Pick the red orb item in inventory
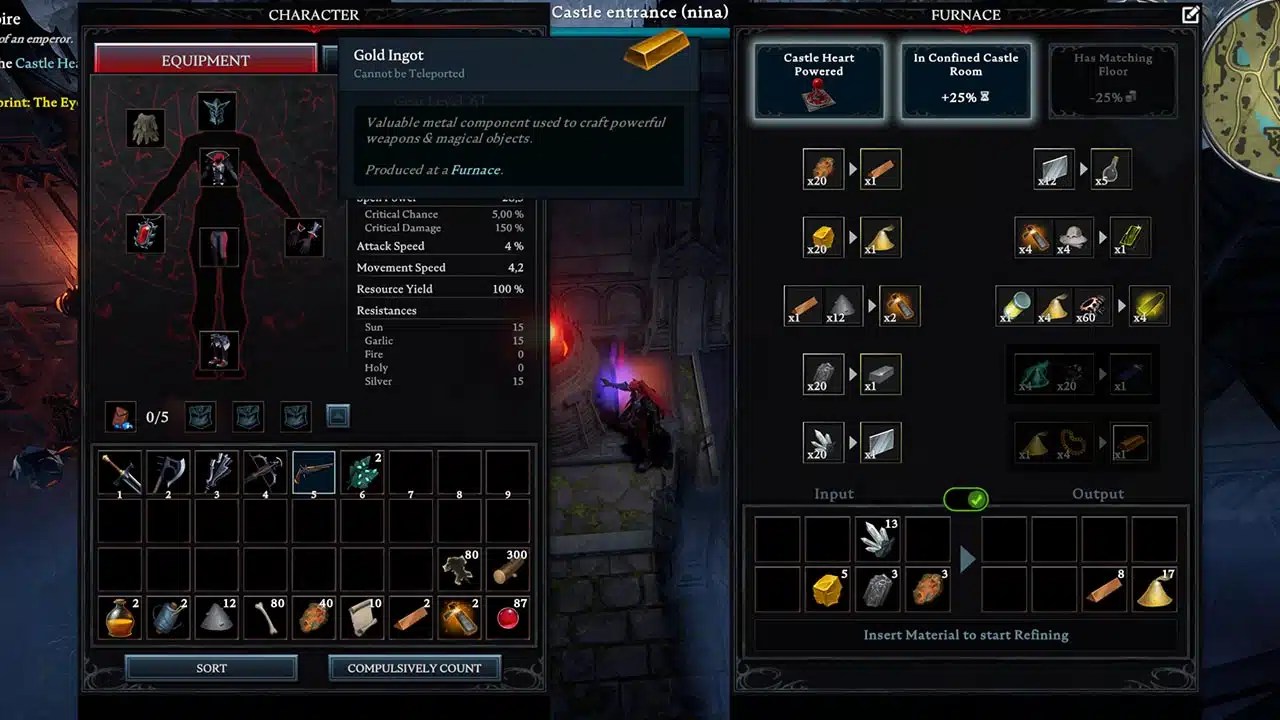The width and height of the screenshot is (1280, 720). click(508, 617)
